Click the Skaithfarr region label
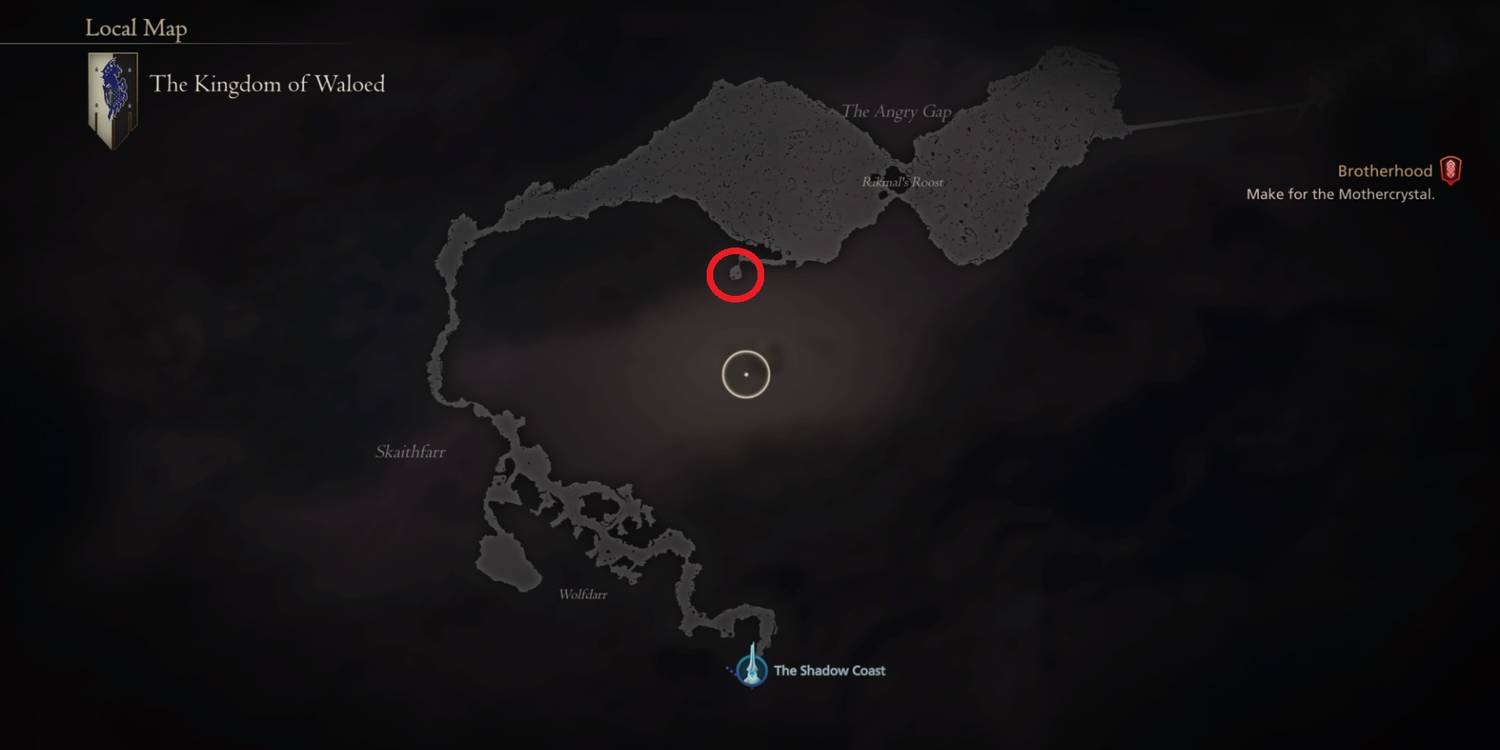Image resolution: width=1500 pixels, height=750 pixels. click(410, 451)
